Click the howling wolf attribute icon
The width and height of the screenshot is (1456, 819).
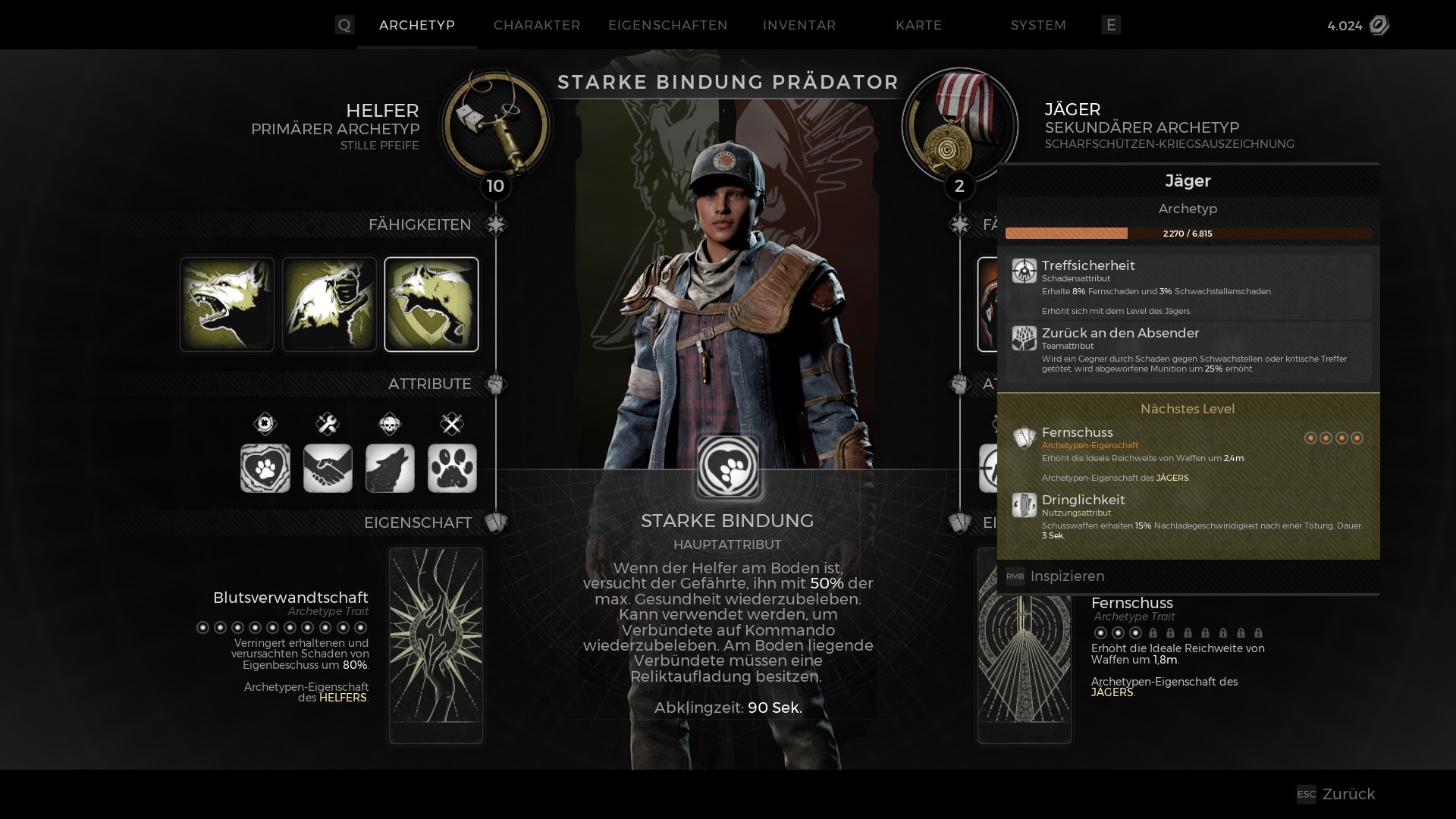390,468
